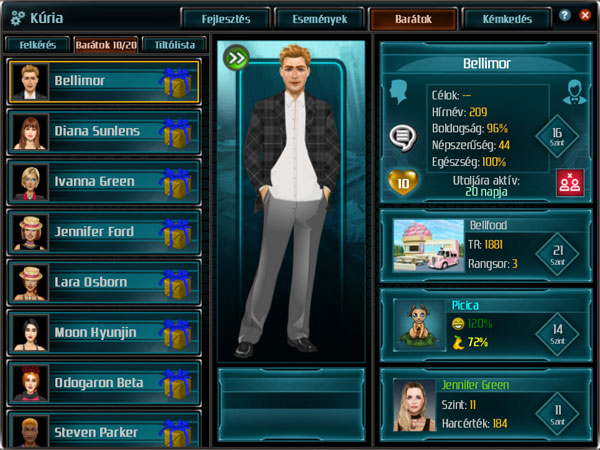Image resolution: width=600 pixels, height=450 pixels.
Task: Show the Tiltólista sub-tab
Action: [x=175, y=45]
